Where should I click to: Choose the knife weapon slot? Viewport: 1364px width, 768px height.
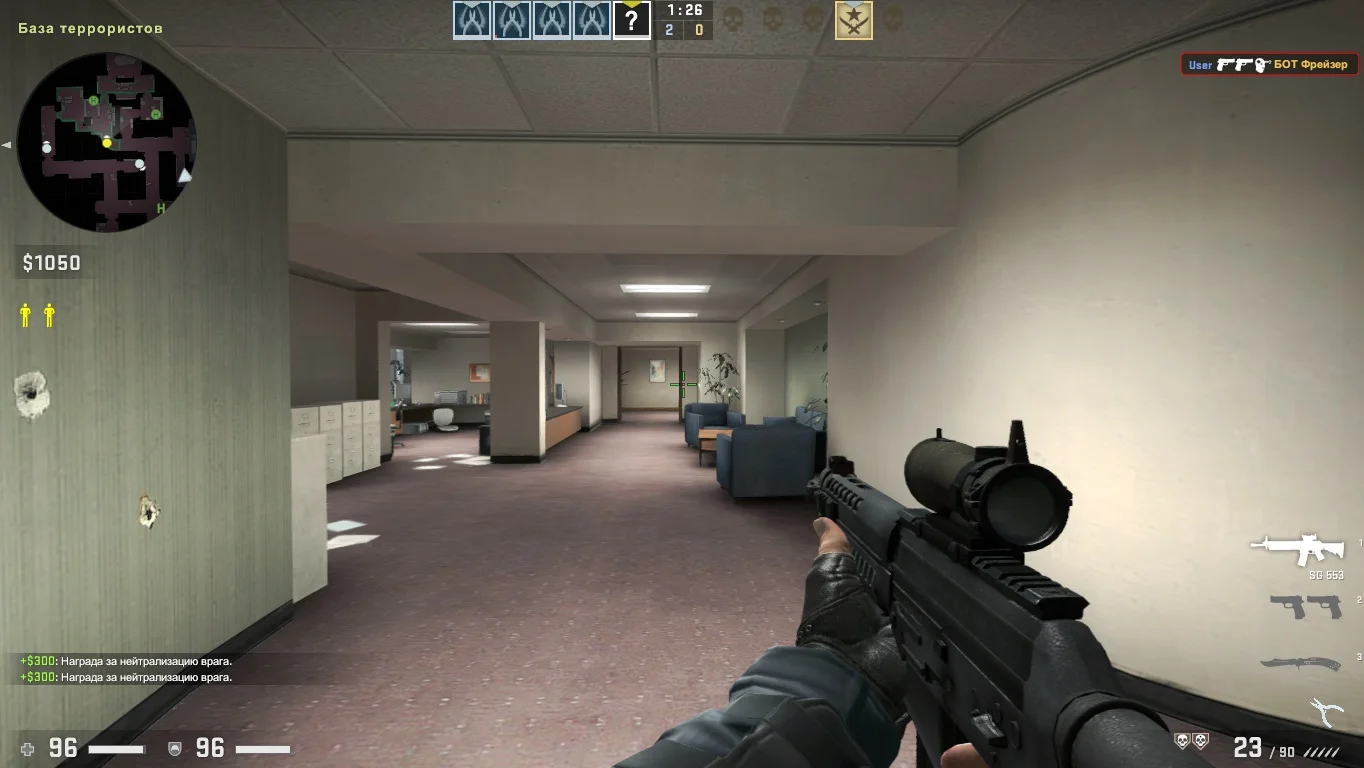click(x=1300, y=663)
